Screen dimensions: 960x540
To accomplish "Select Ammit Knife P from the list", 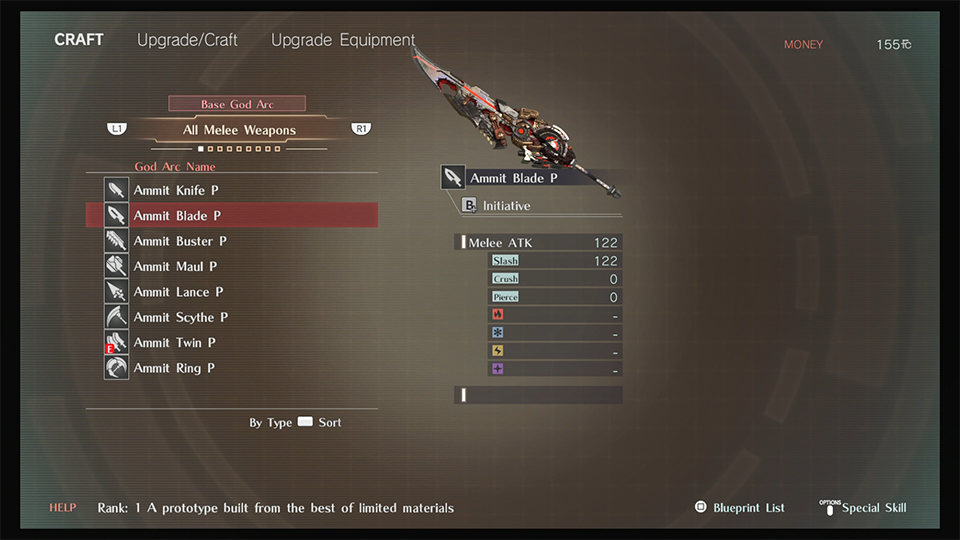I will tap(176, 190).
